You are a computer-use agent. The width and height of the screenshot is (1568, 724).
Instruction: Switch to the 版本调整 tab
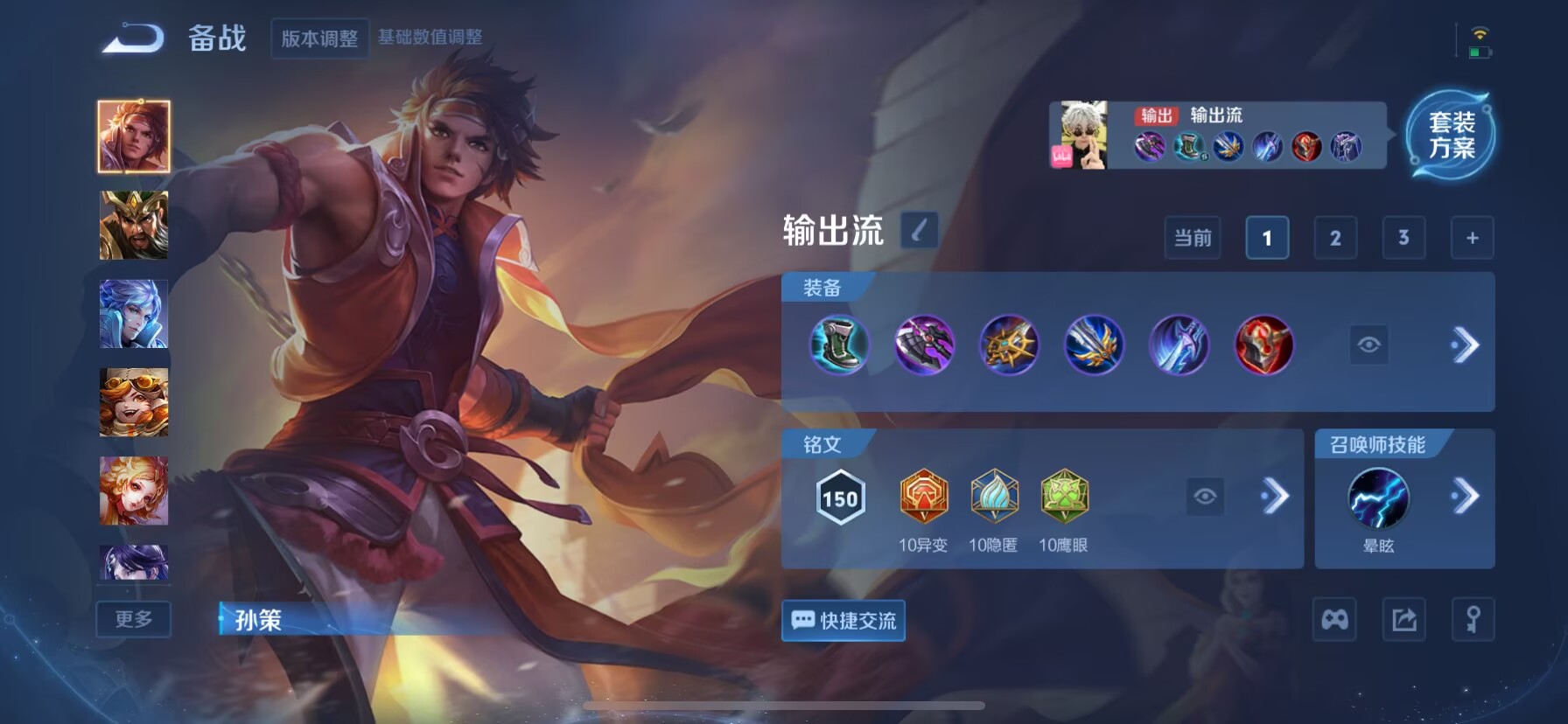pos(319,40)
